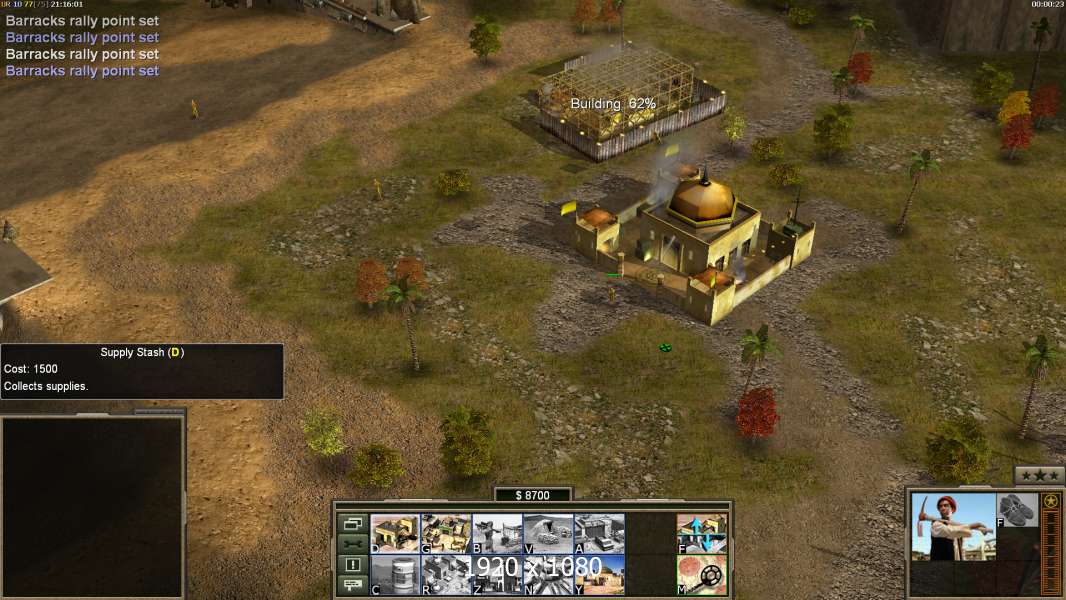Image resolution: width=1066 pixels, height=600 pixels.
Task: Open the chat message button
Action: coord(352,585)
